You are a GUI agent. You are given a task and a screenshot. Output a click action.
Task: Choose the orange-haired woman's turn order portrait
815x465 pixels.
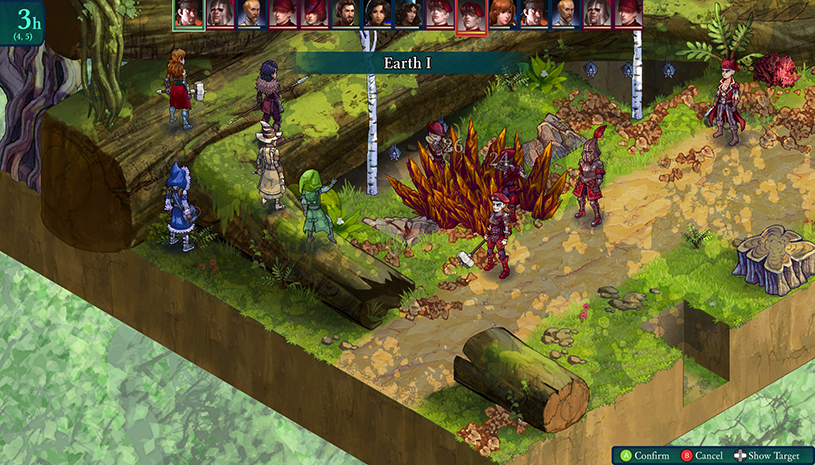502,13
